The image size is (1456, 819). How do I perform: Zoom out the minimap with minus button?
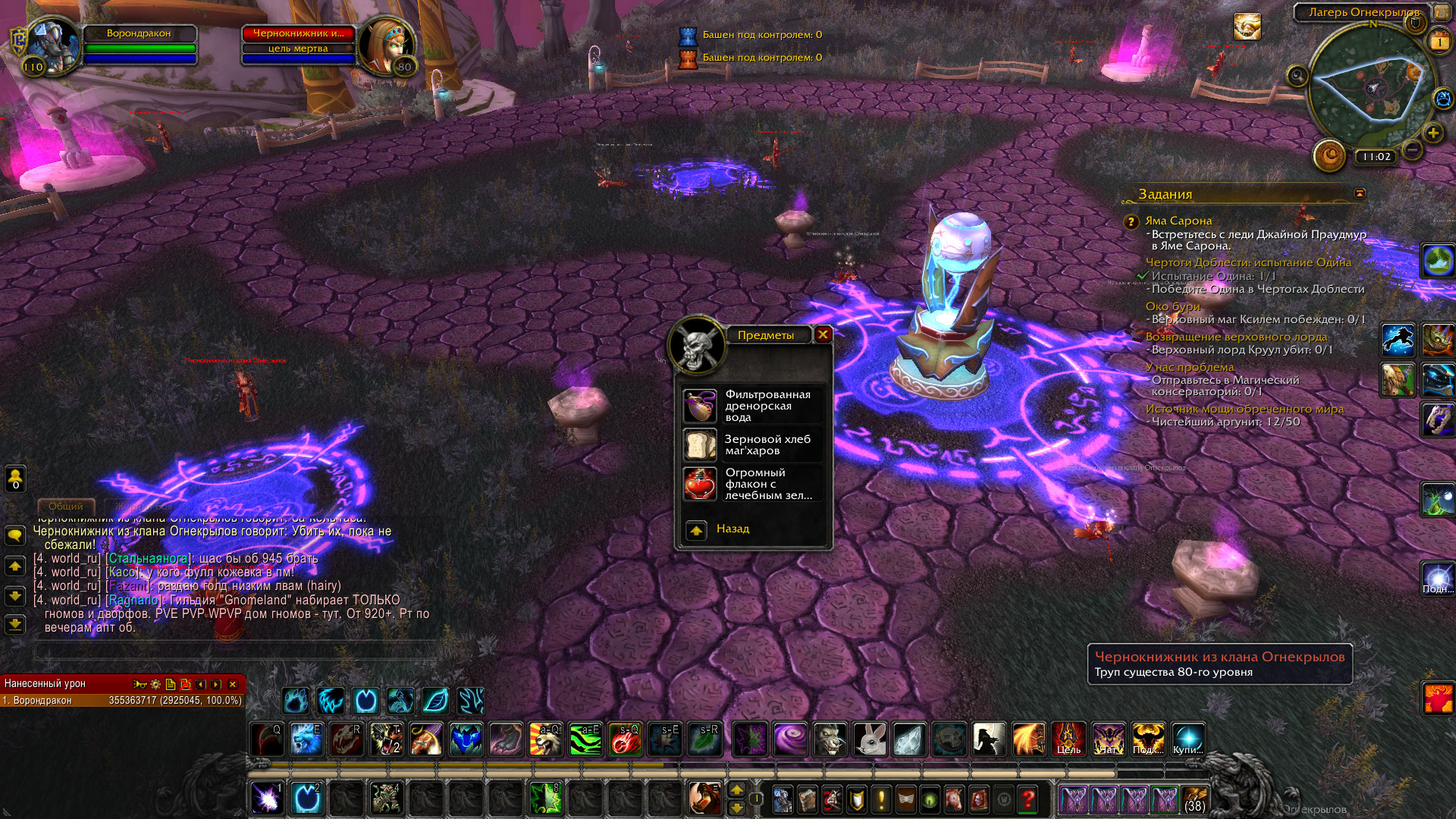click(x=1411, y=150)
